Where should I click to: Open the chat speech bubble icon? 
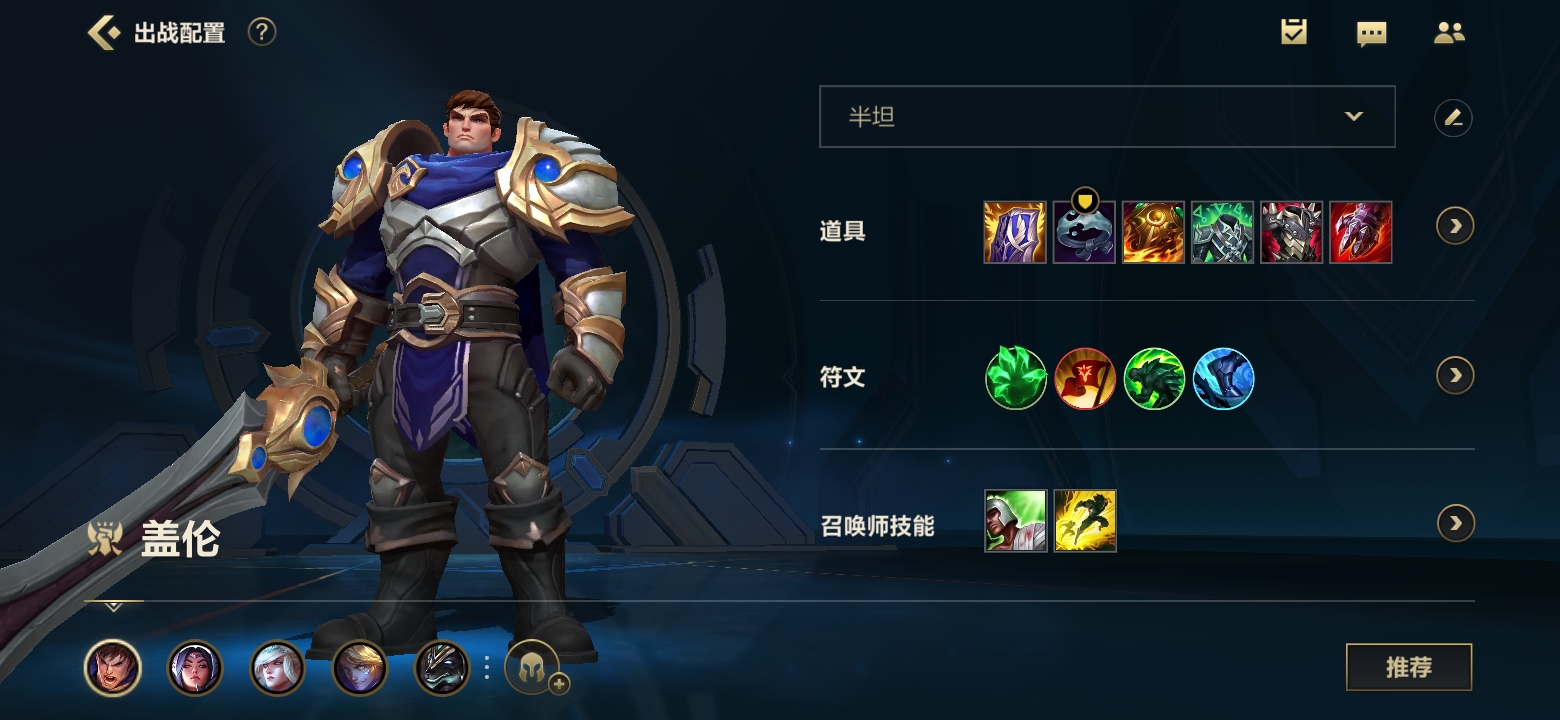tap(1371, 33)
